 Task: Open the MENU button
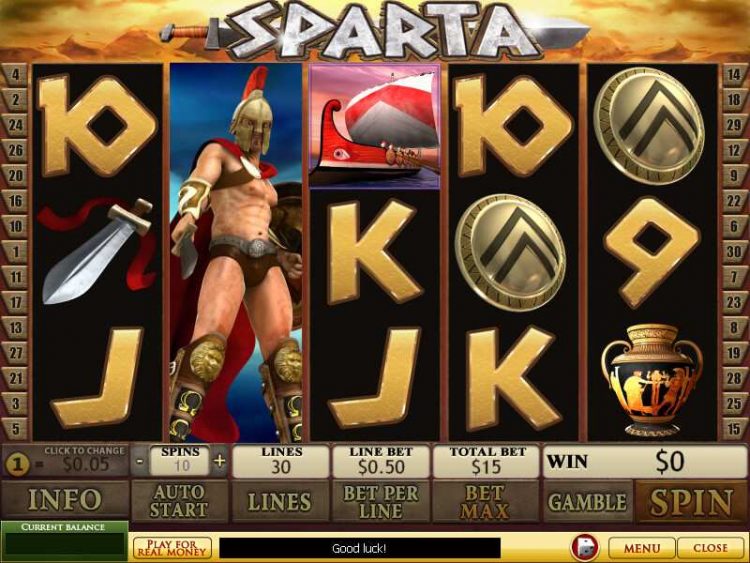pos(641,548)
